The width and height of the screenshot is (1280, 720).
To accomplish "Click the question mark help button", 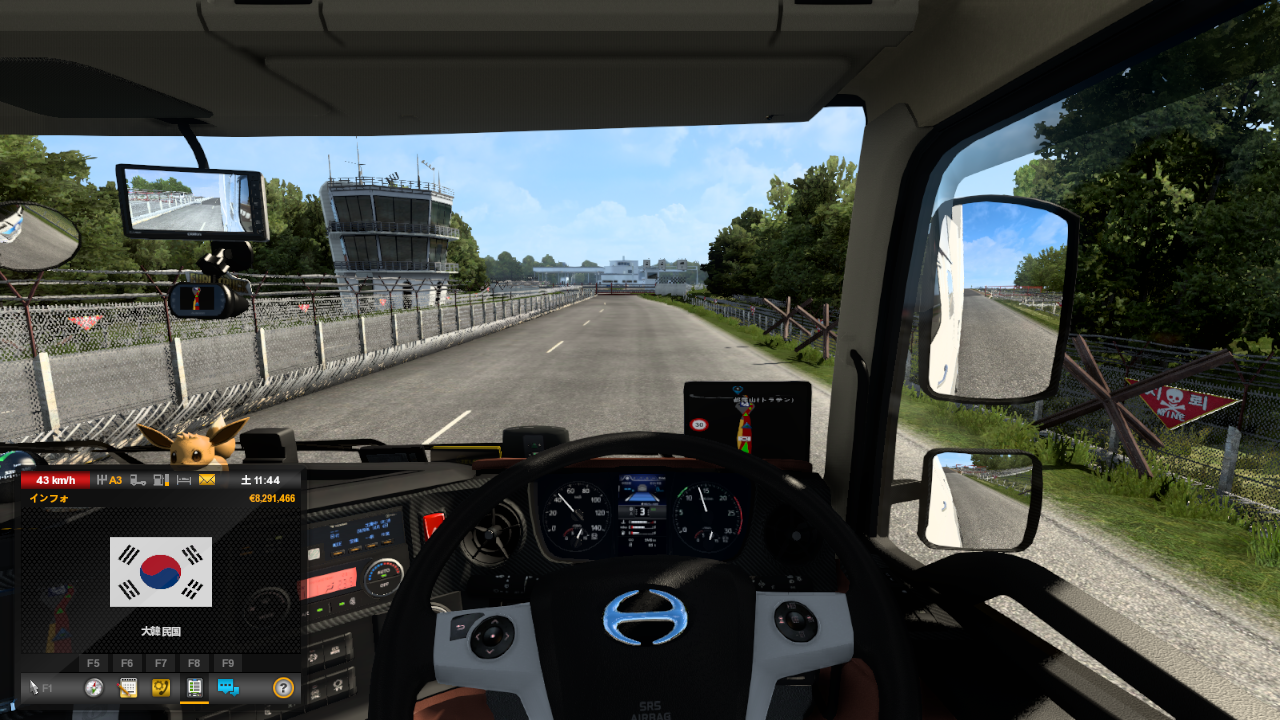I will (283, 687).
